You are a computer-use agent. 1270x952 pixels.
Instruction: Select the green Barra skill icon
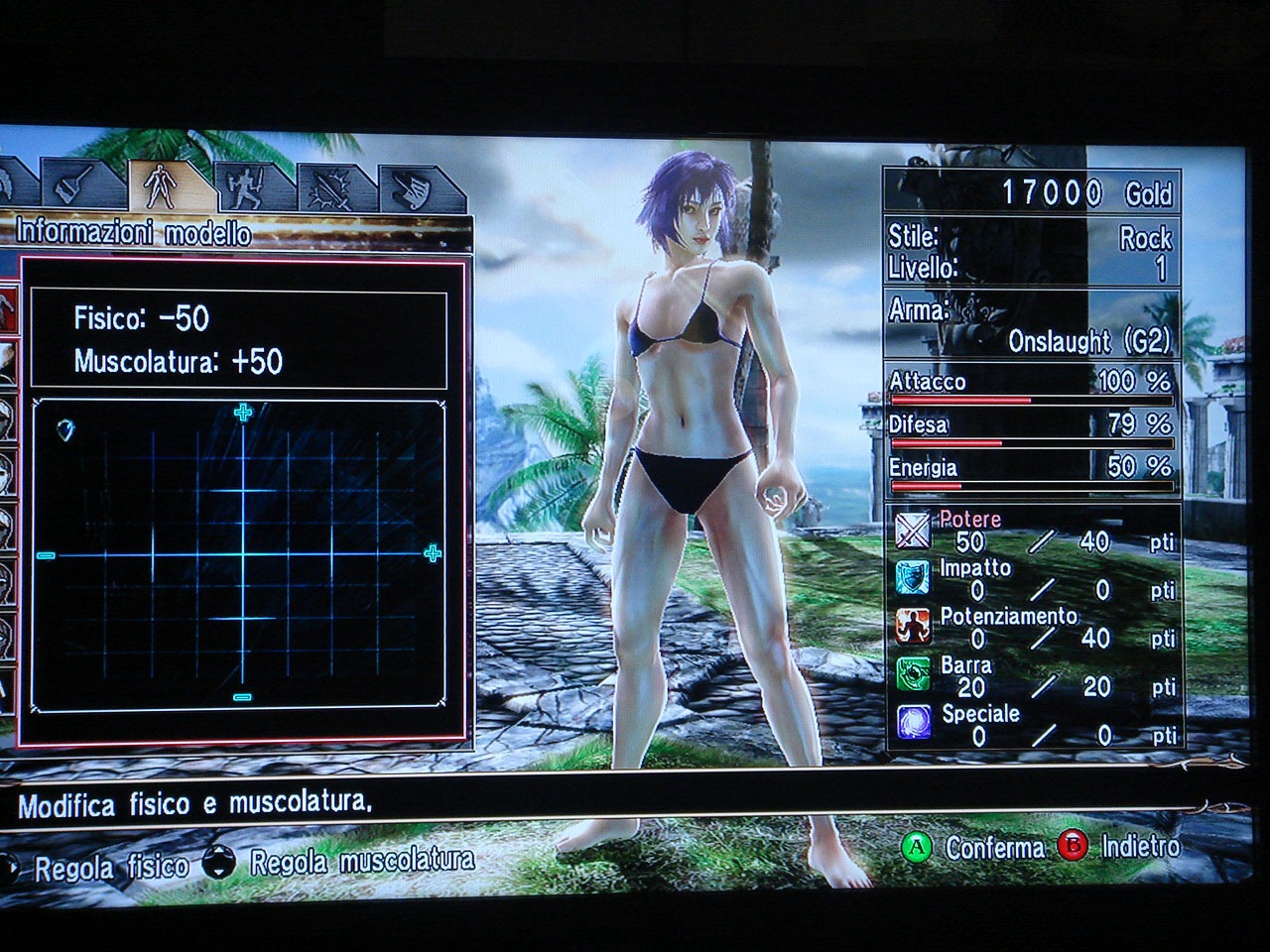913,674
